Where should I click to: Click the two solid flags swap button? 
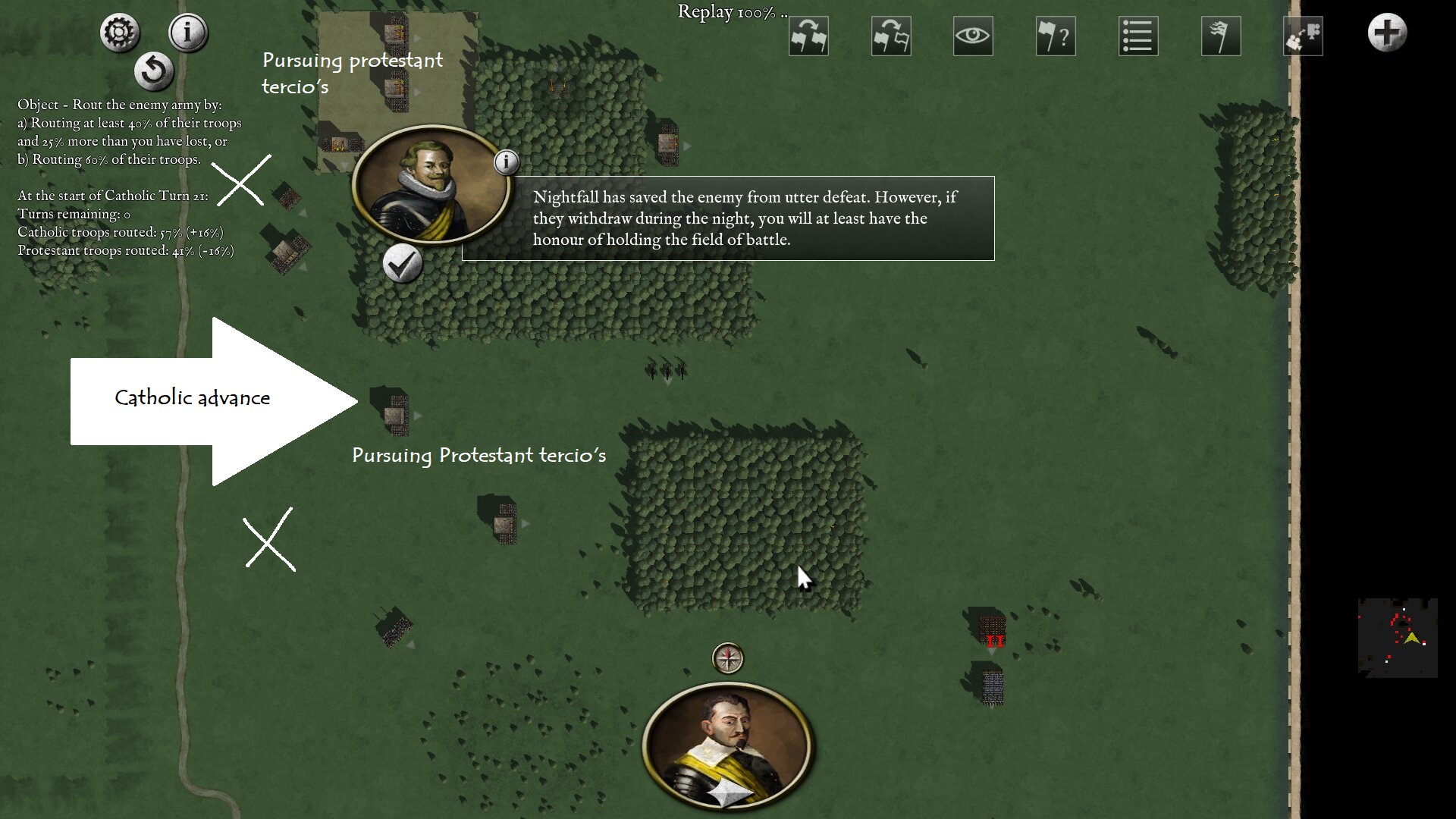tap(808, 36)
